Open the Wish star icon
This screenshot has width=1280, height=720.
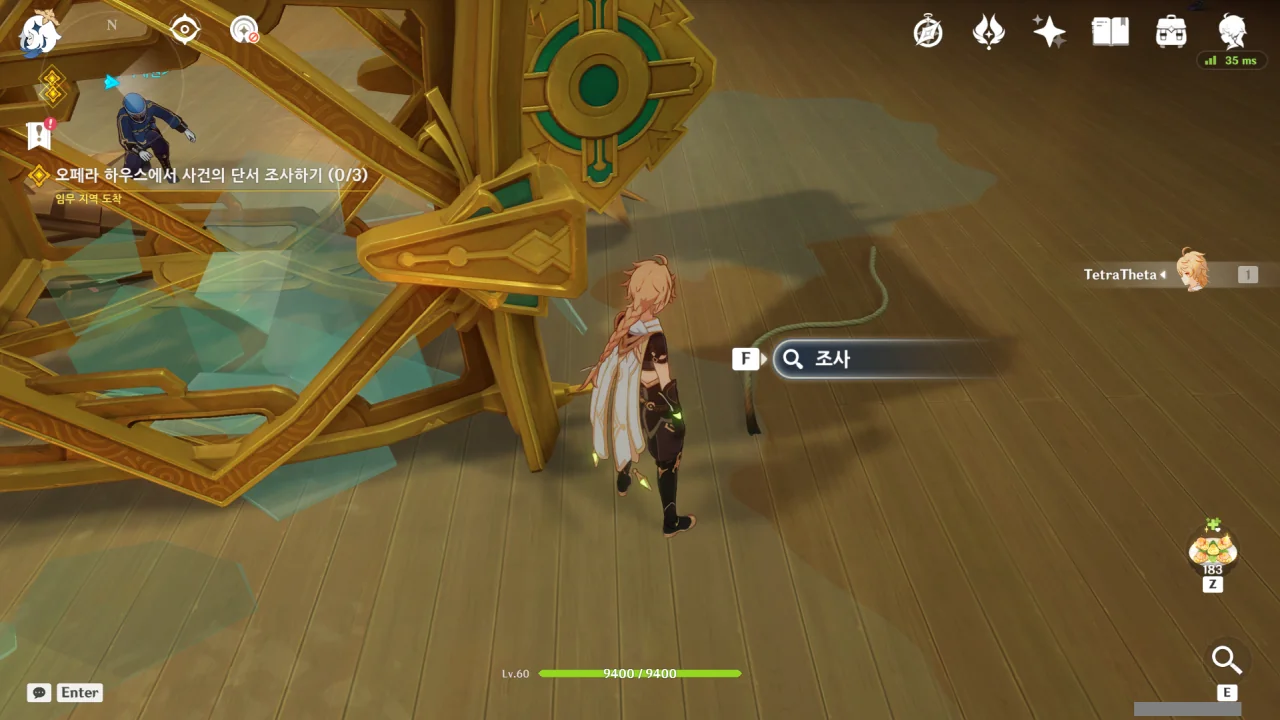[1049, 32]
